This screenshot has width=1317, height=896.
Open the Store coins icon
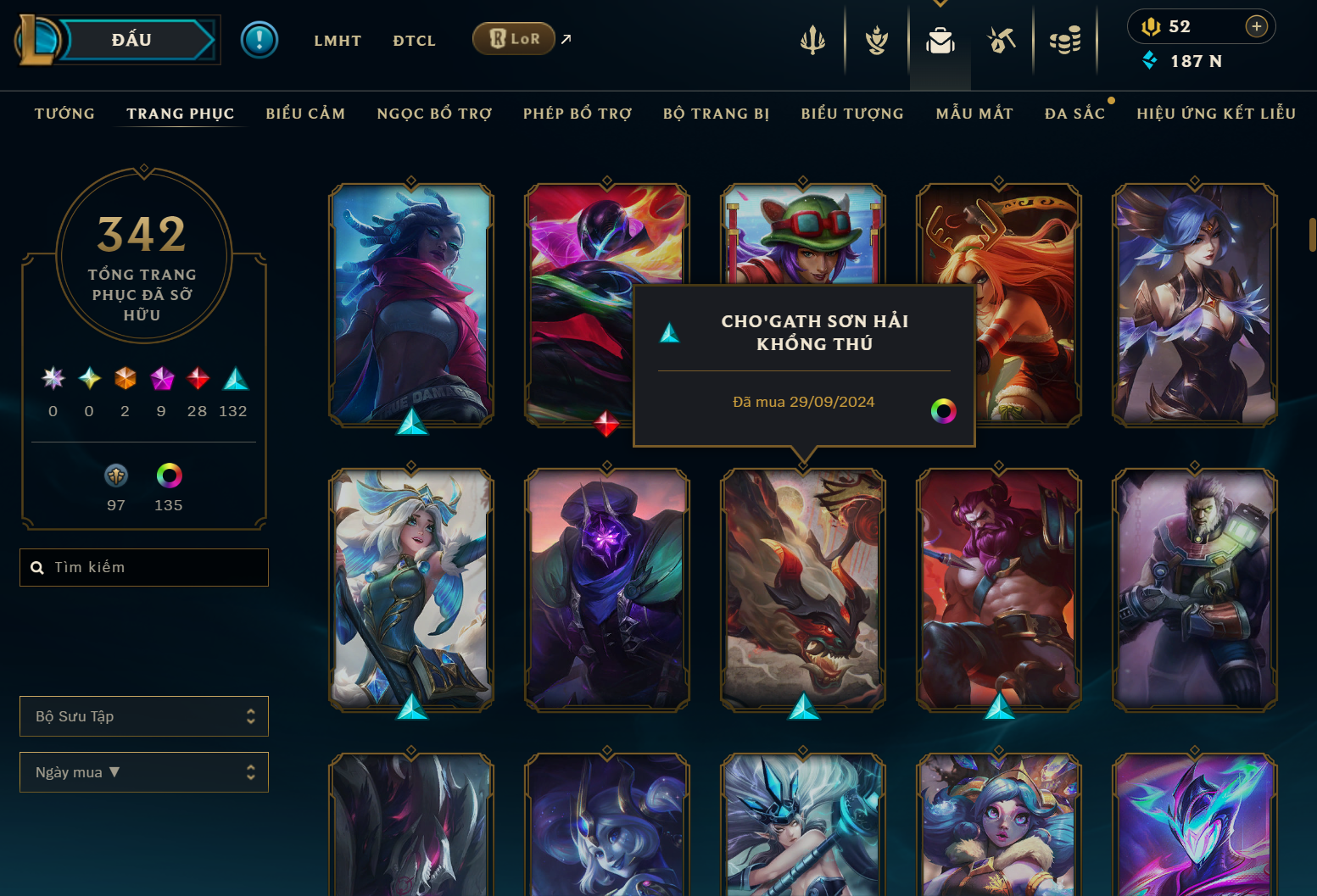(x=1066, y=40)
